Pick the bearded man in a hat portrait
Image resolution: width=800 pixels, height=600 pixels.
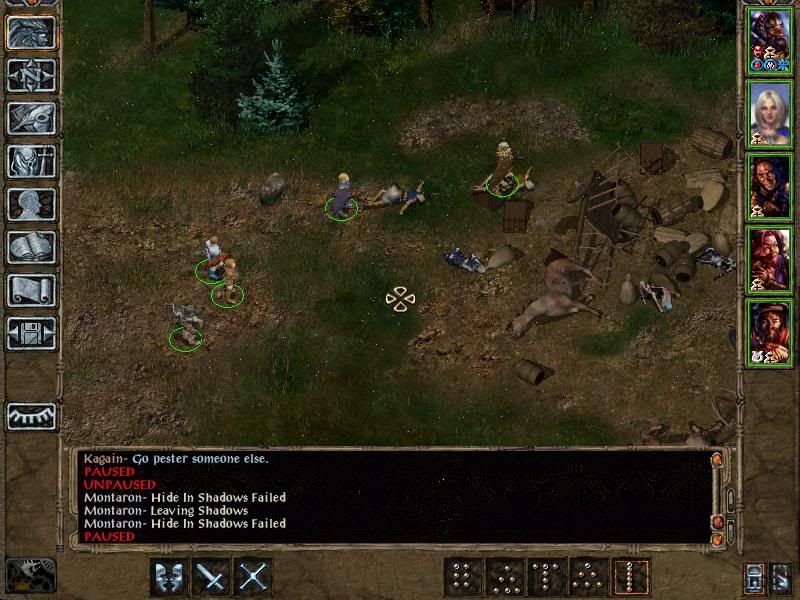click(x=768, y=332)
